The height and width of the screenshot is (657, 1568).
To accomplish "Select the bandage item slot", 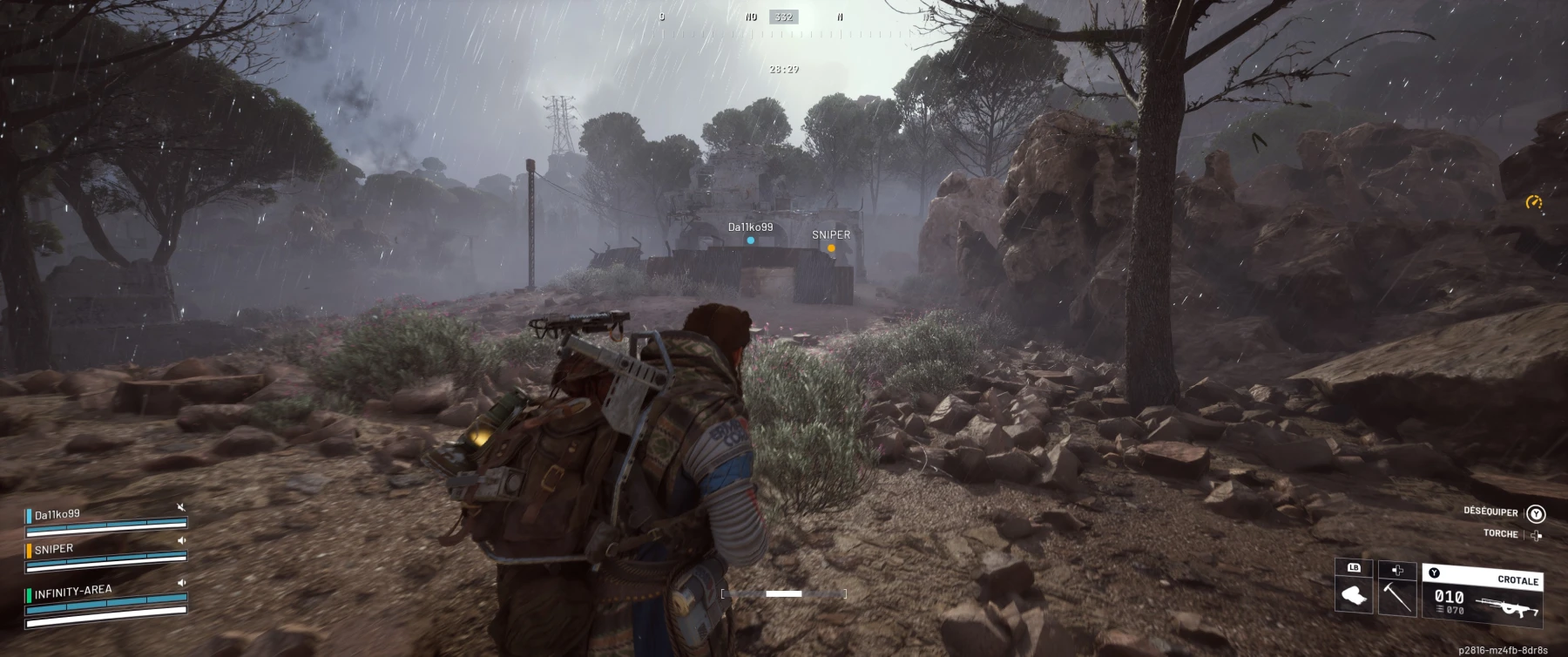I will click(x=1353, y=597).
